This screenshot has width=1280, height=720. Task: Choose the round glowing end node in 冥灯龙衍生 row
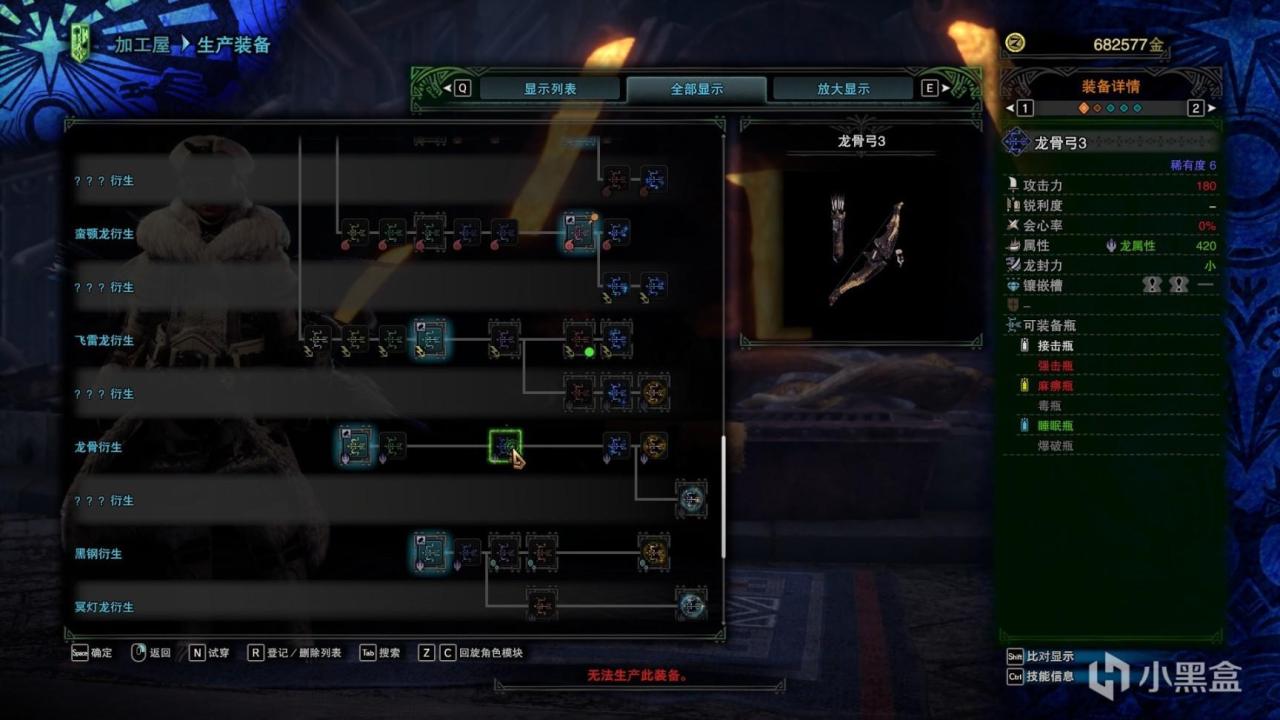[x=691, y=605]
